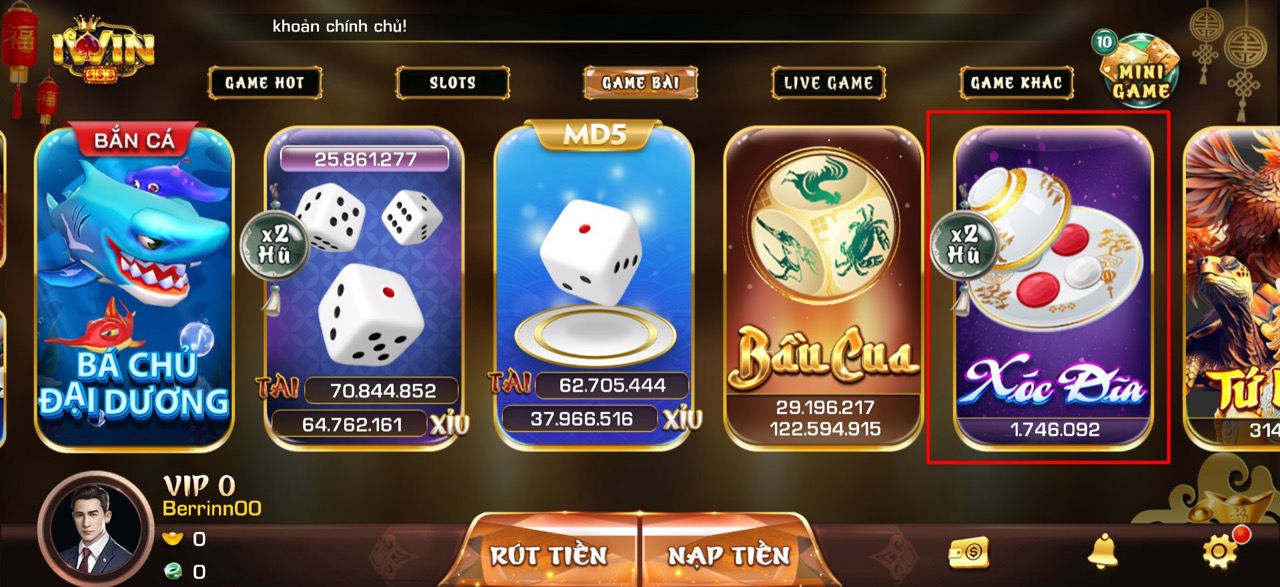This screenshot has width=1280, height=587.
Task: Show notifications with the bell icon
Action: pyautogui.click(x=1102, y=550)
